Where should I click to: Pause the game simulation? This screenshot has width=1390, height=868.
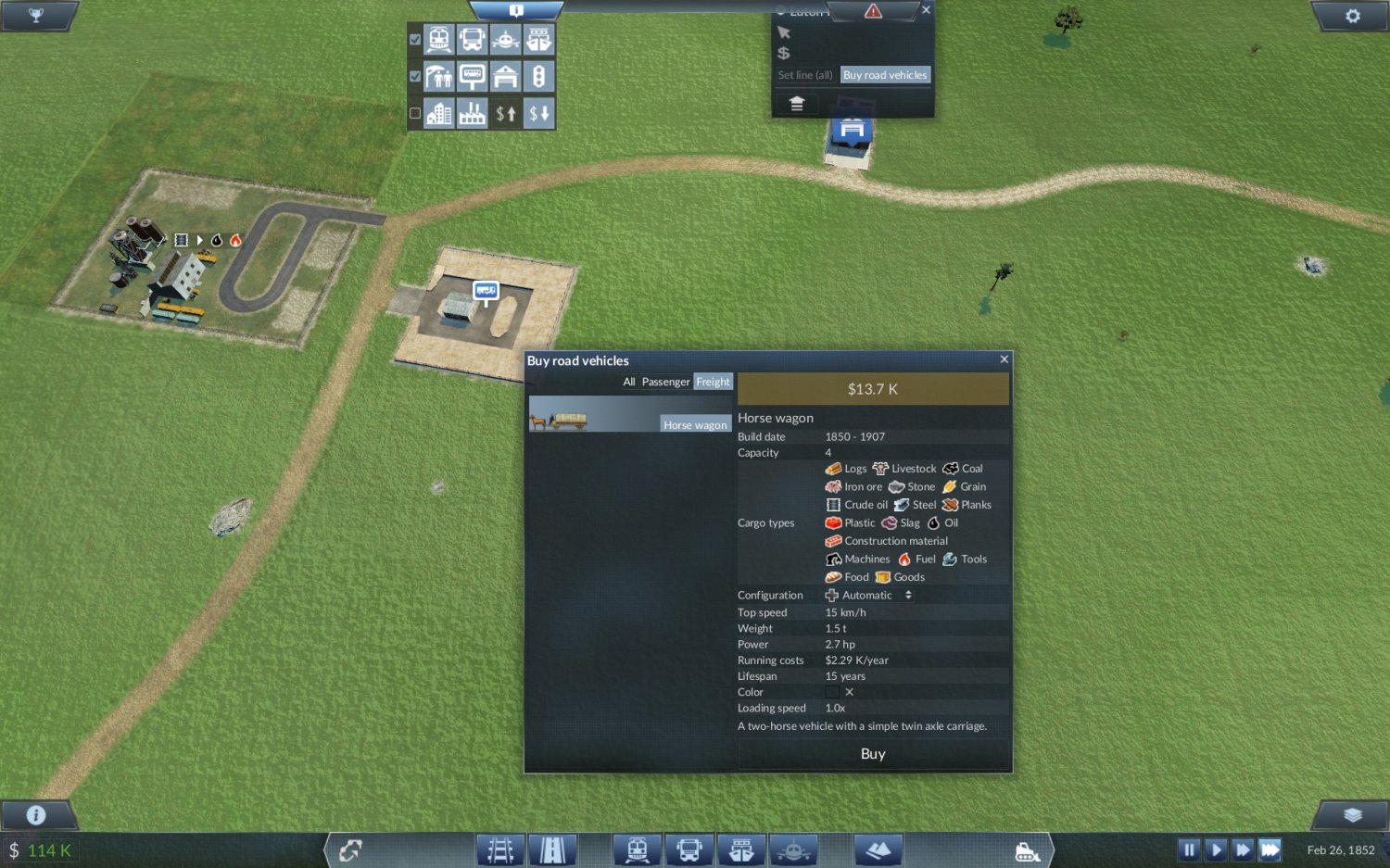[x=1189, y=849]
